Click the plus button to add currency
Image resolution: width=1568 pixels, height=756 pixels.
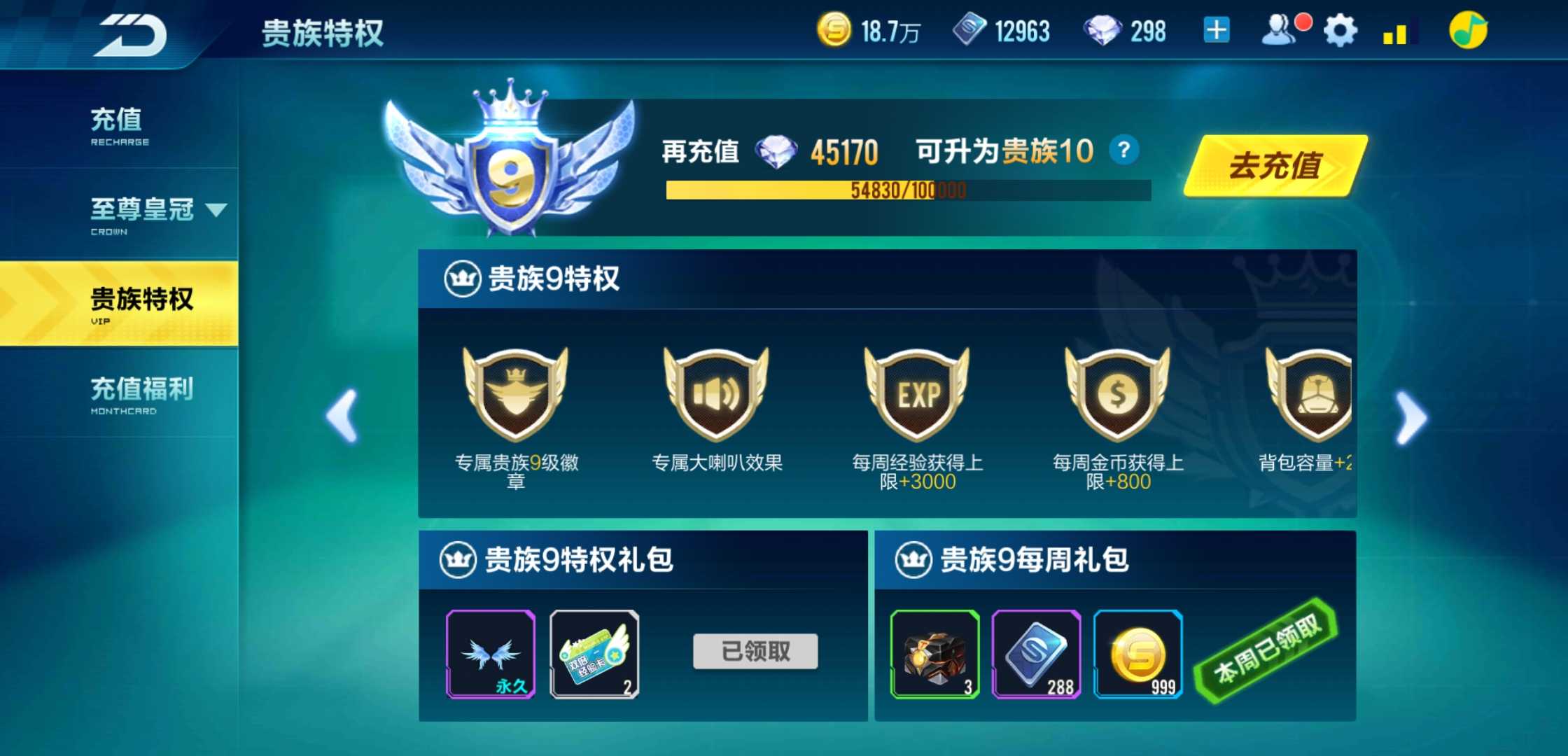(1216, 31)
